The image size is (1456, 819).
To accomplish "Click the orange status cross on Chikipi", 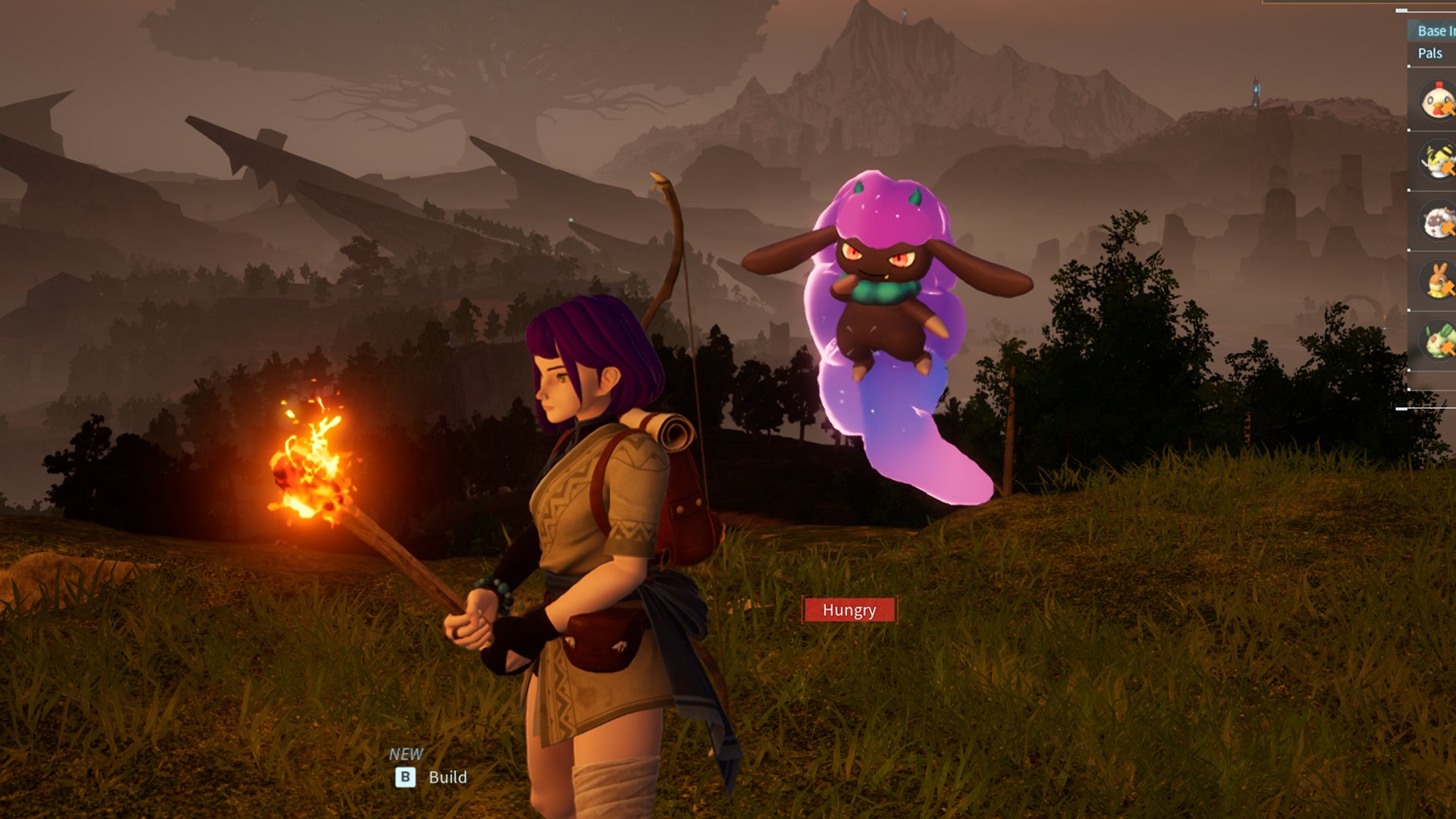I will (x=1447, y=106).
